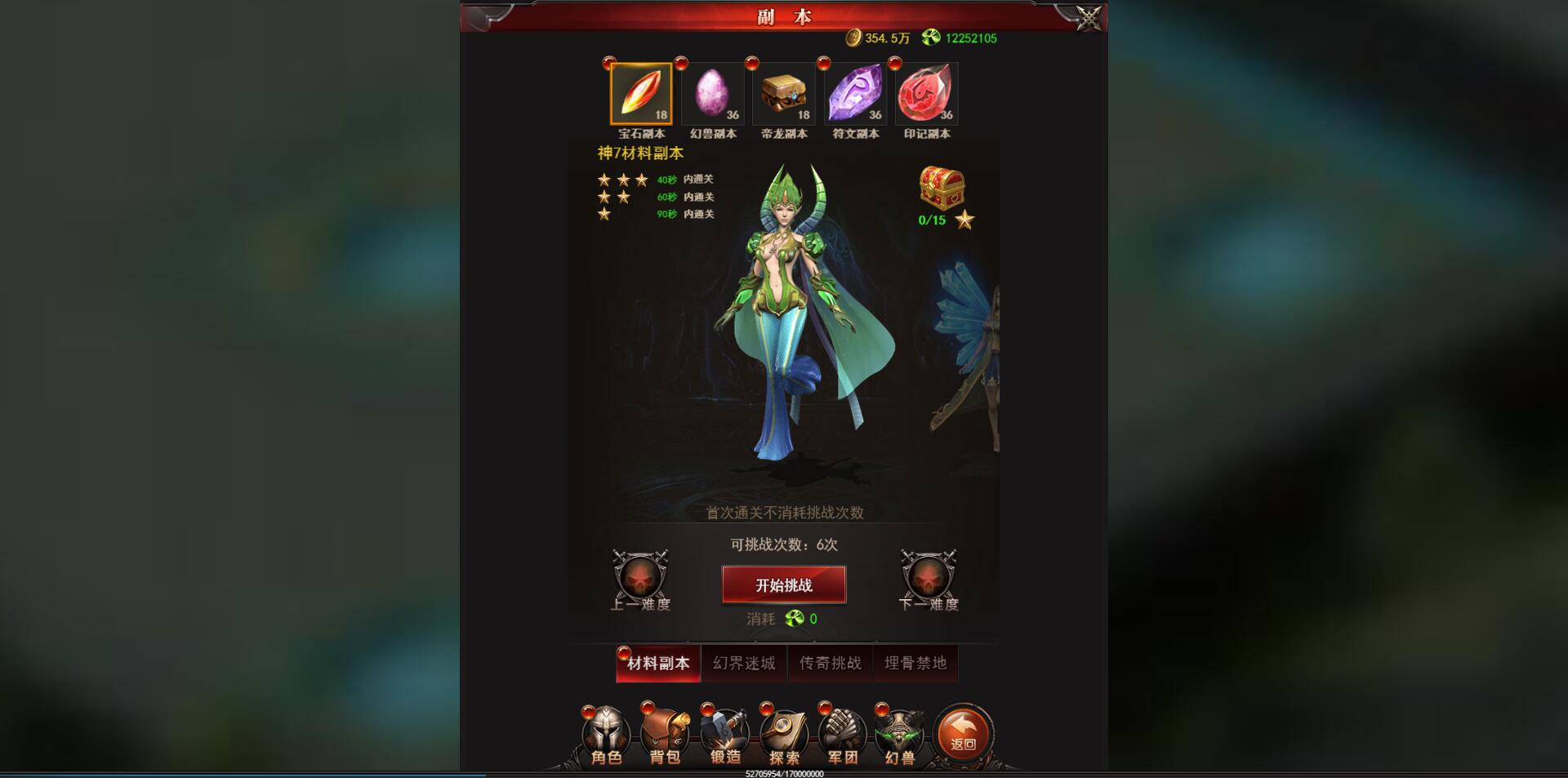The image size is (1568, 778).
Task: Select the 帝龙副本 chest icon
Action: (x=784, y=93)
